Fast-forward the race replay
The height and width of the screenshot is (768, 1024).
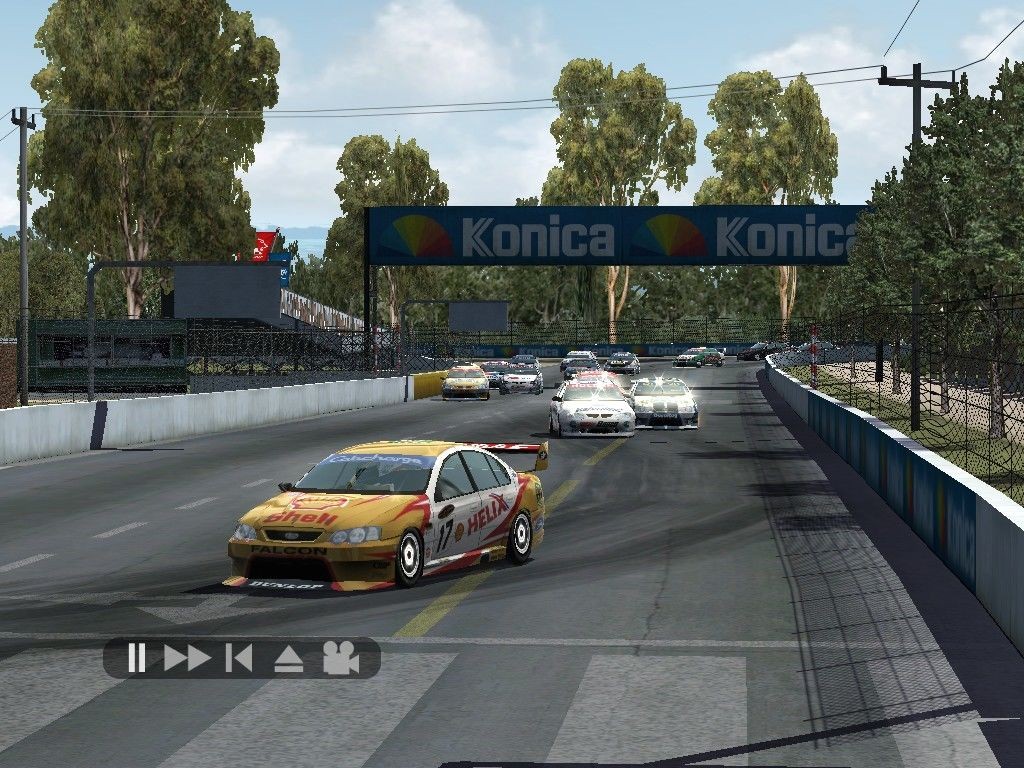click(187, 658)
